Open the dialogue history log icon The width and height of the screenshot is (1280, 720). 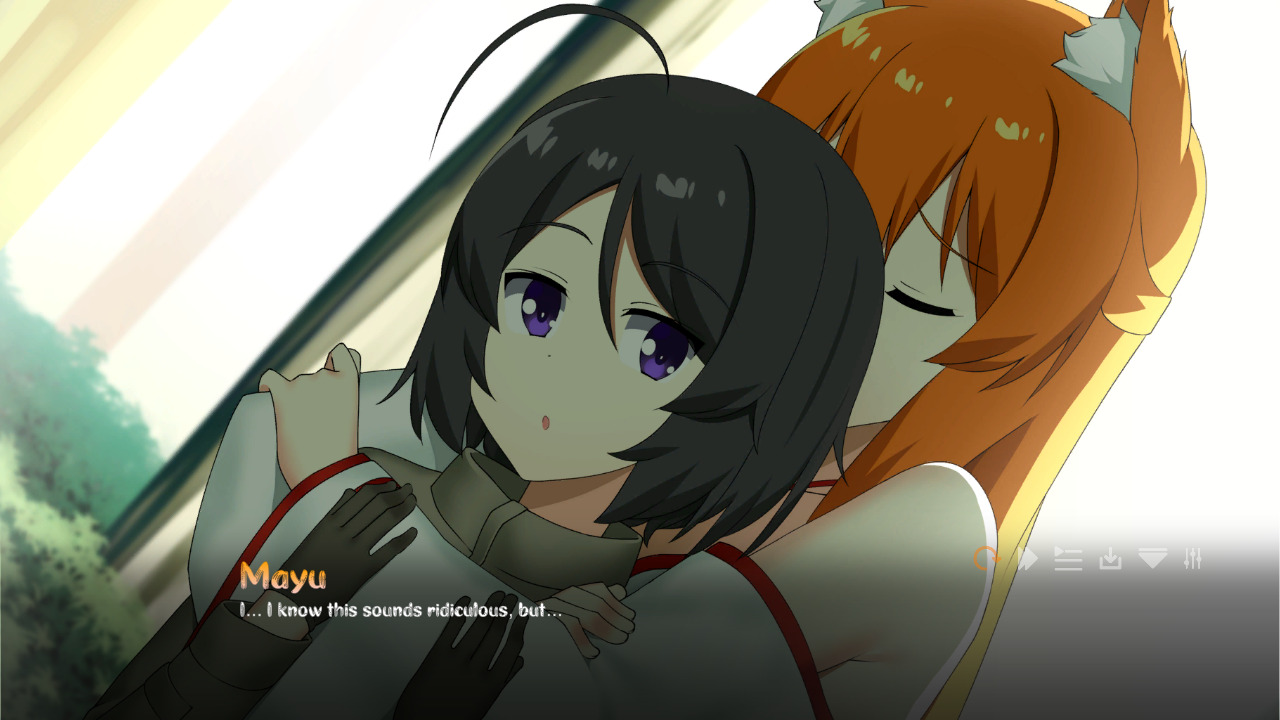pos(1069,560)
